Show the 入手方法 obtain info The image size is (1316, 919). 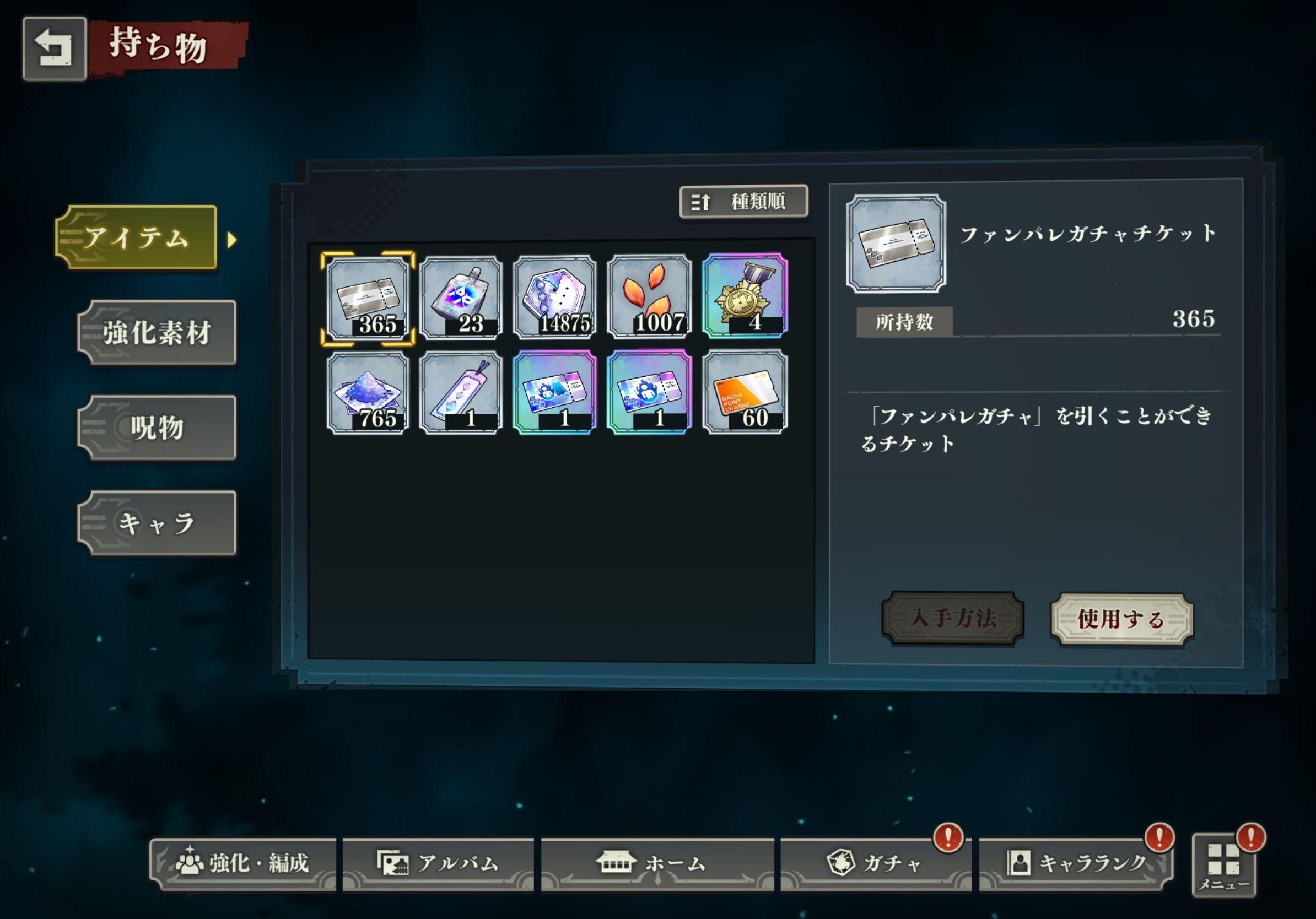coord(953,618)
